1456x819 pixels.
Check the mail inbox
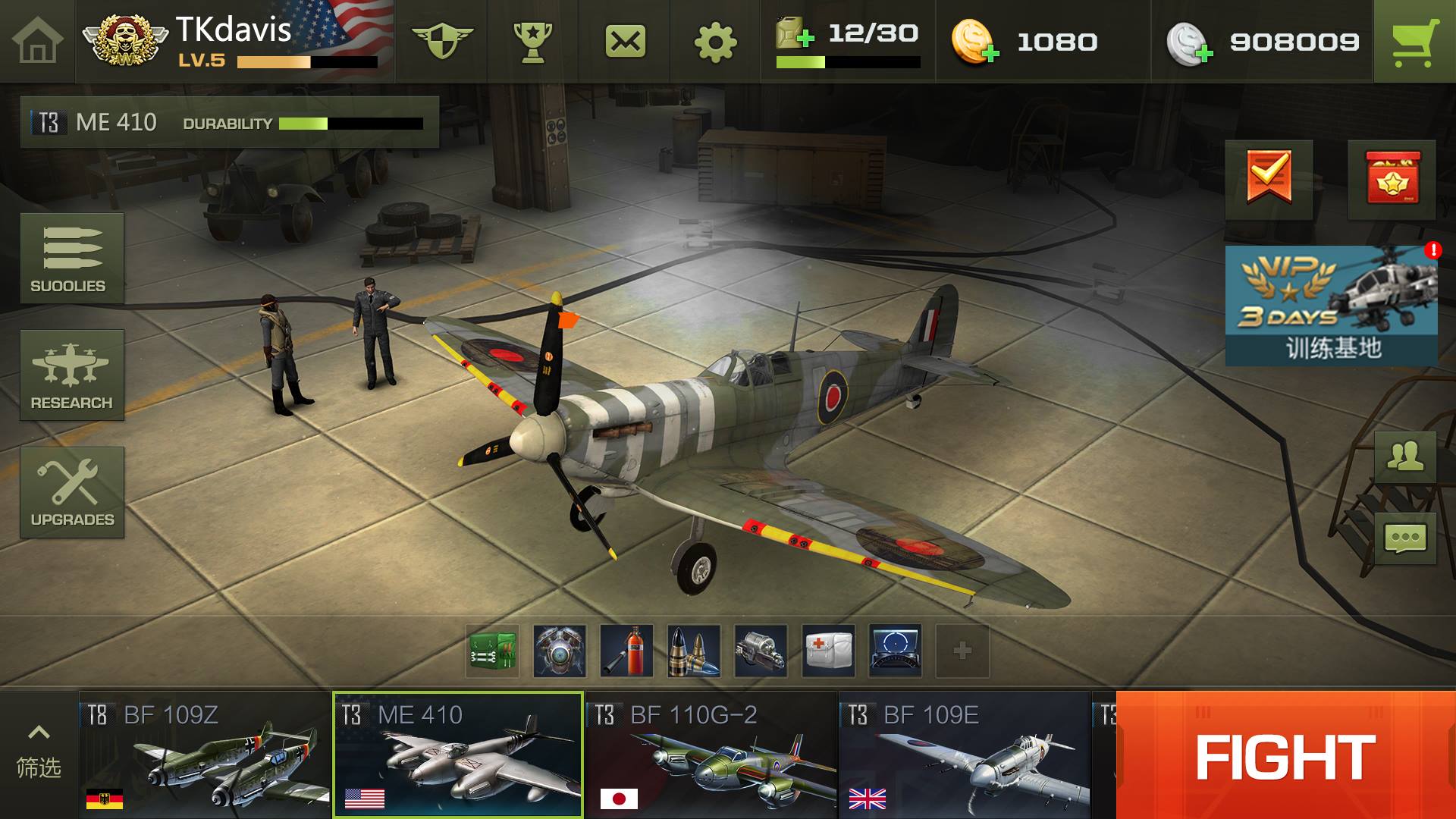(x=625, y=41)
